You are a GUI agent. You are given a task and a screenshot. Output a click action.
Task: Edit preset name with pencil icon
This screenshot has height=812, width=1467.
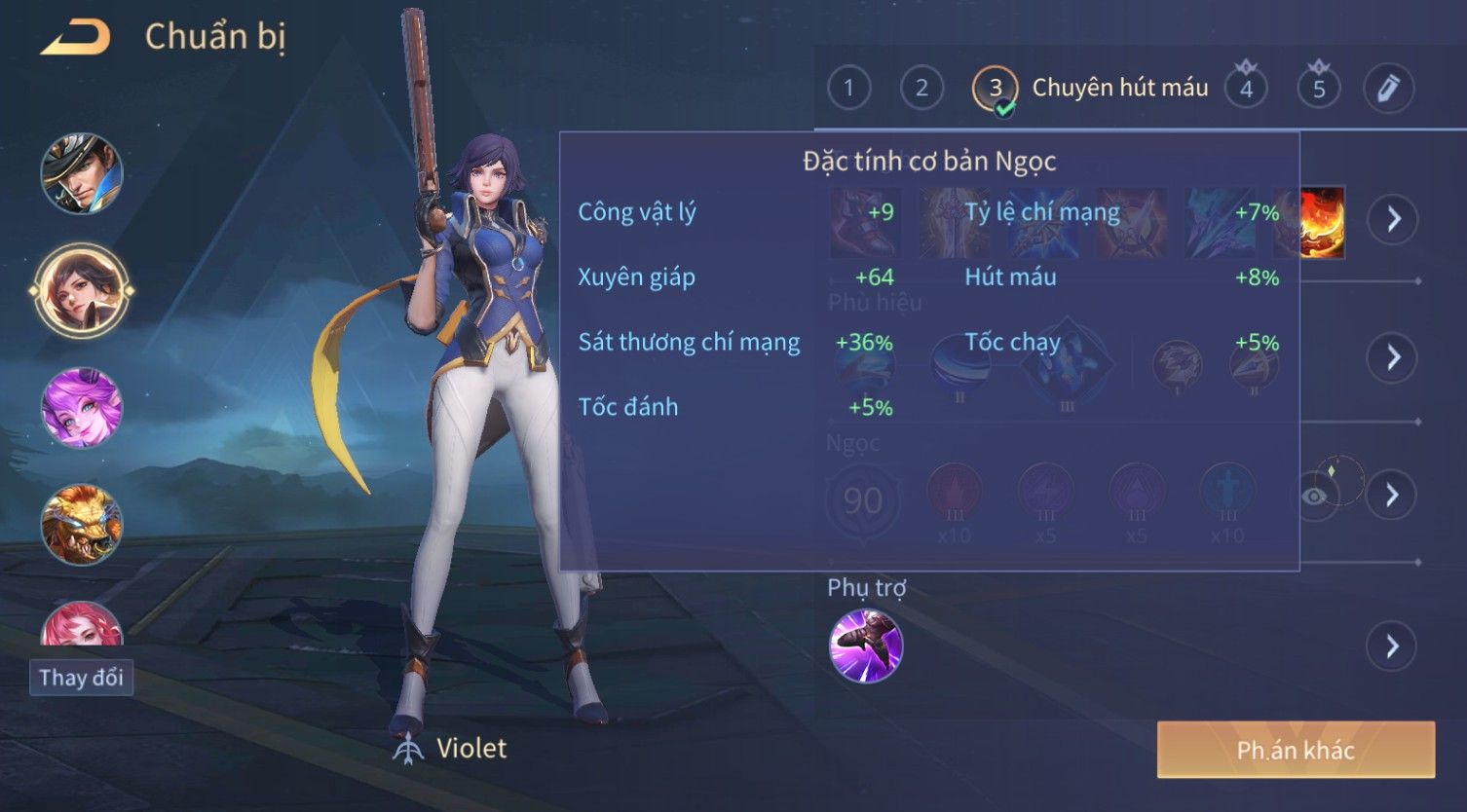pos(1388,89)
